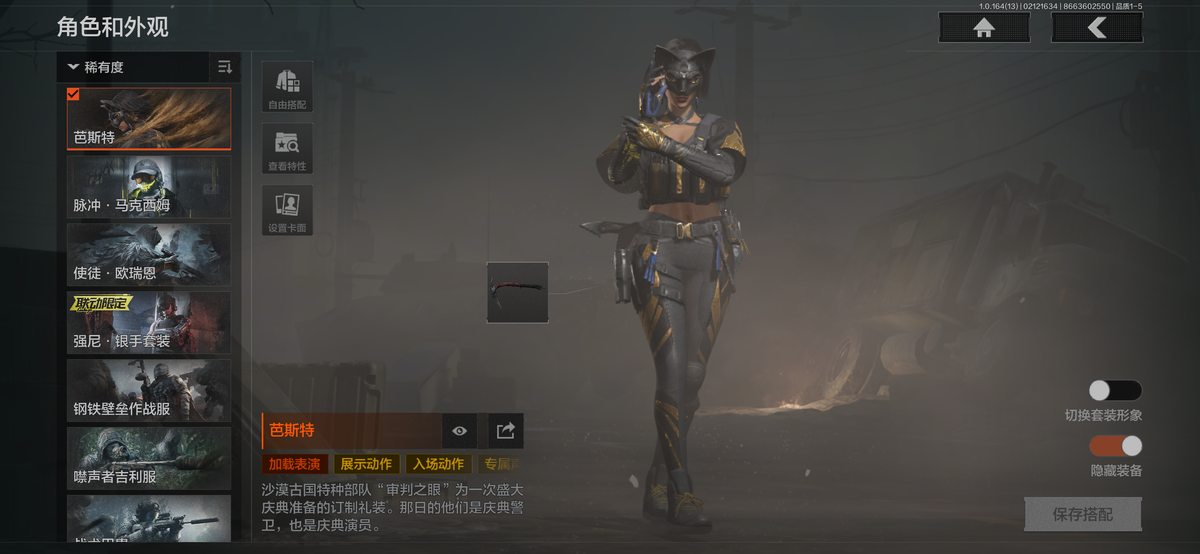Toggle the sort order icon
This screenshot has height=554, width=1200.
click(225, 67)
